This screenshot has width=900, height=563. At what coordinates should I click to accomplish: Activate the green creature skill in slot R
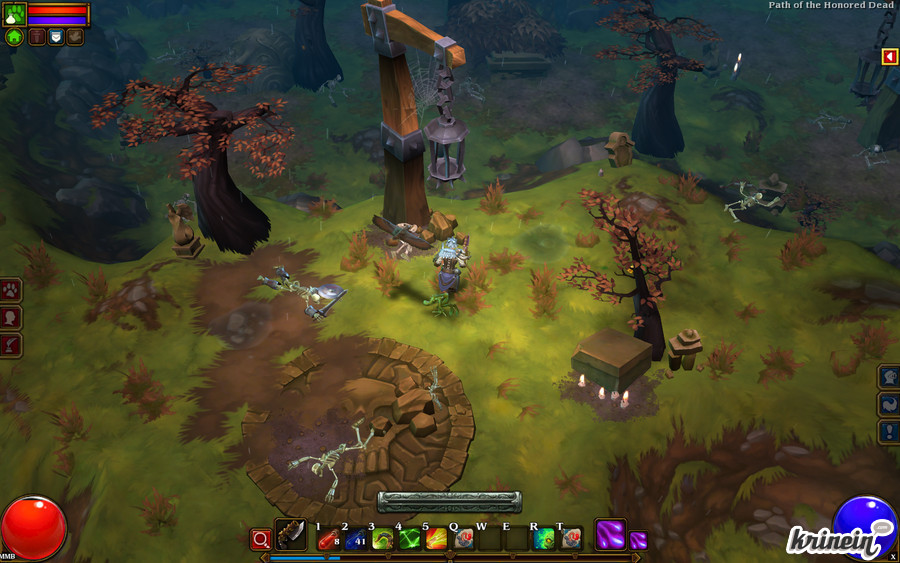(543, 539)
